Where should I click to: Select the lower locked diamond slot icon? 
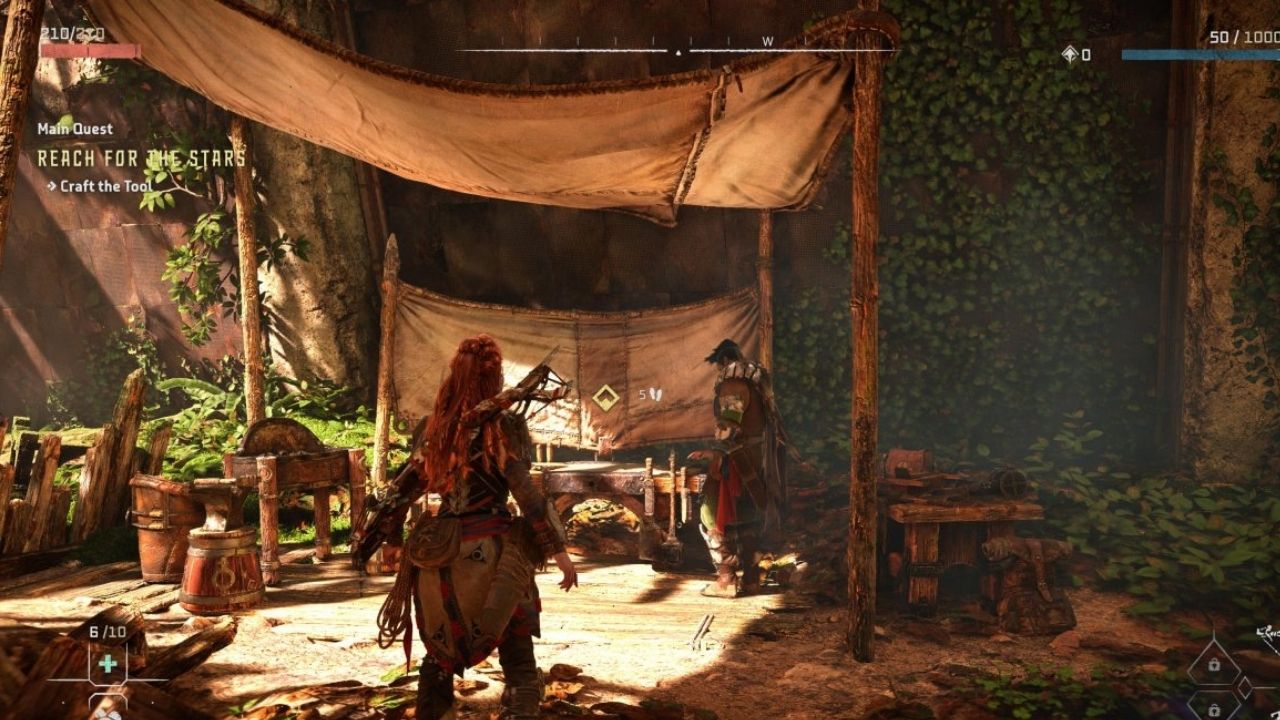[1214, 709]
